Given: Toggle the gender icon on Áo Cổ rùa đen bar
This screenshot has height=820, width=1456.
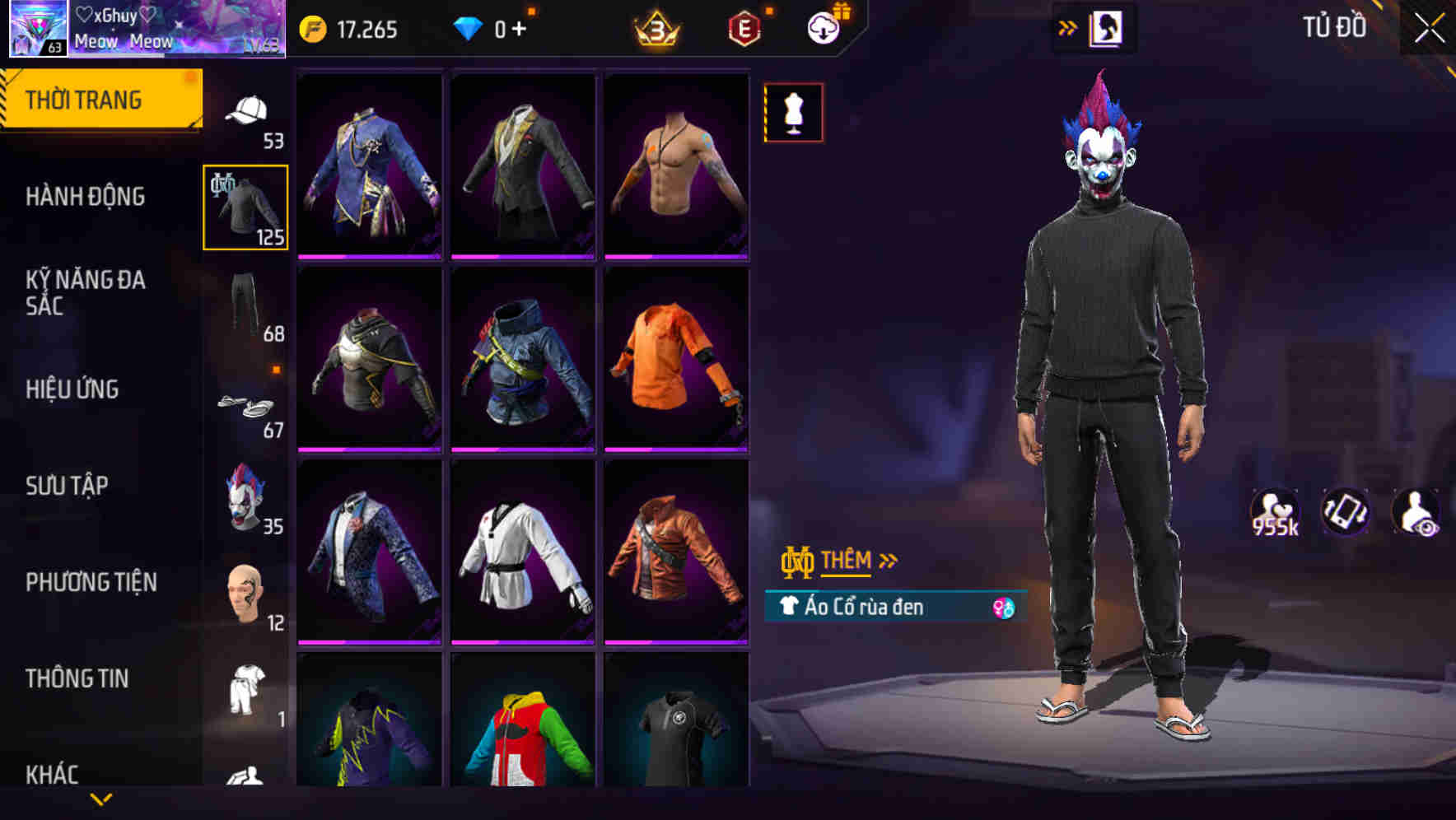Looking at the screenshot, I should [1004, 607].
